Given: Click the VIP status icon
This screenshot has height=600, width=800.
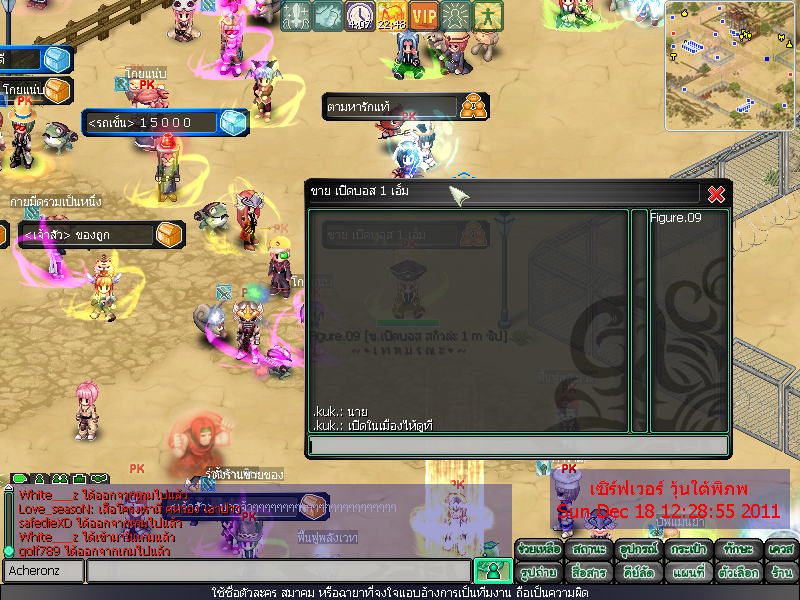Looking at the screenshot, I should pos(424,16).
